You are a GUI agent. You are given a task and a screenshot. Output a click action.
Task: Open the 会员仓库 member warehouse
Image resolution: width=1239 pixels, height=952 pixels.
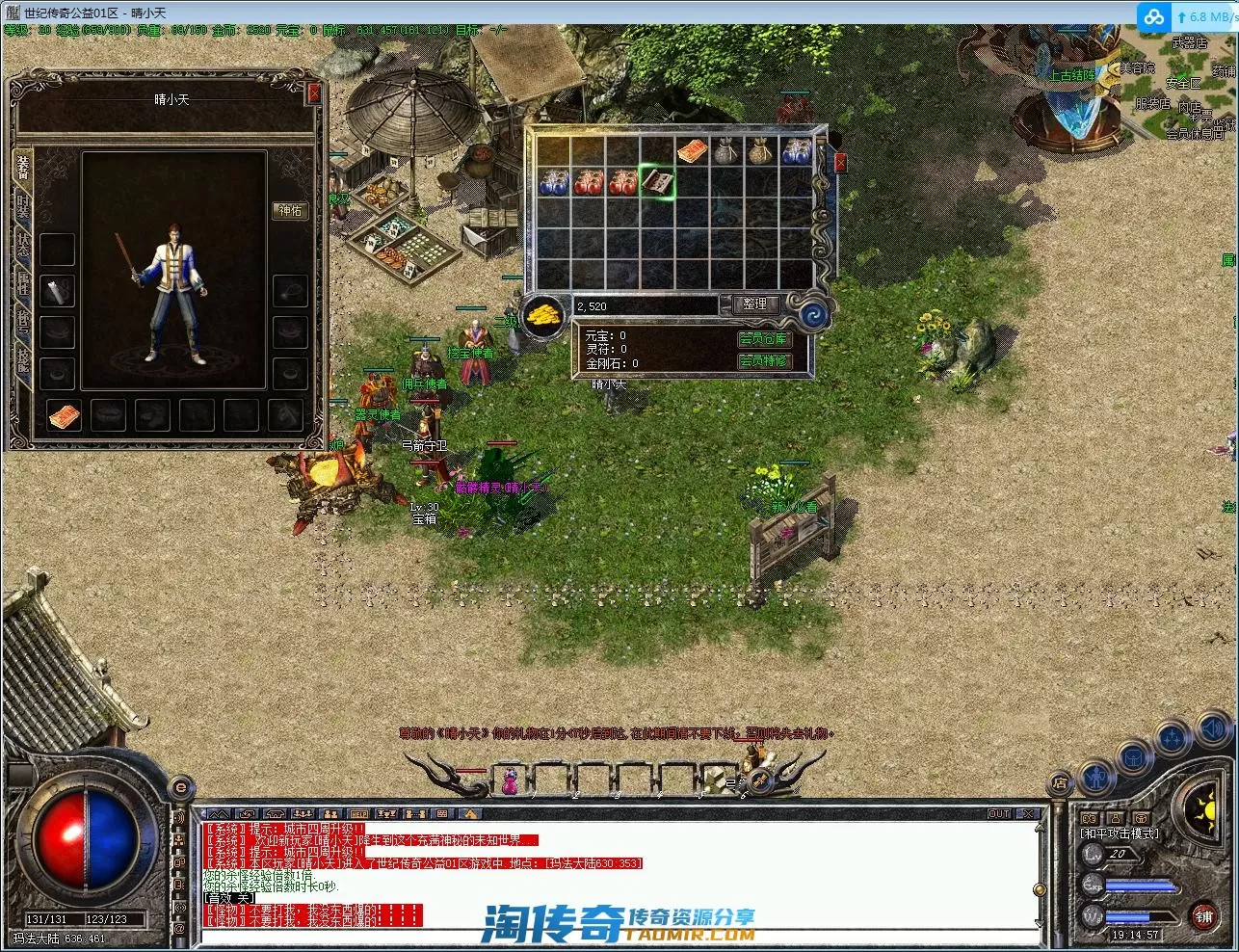763,339
